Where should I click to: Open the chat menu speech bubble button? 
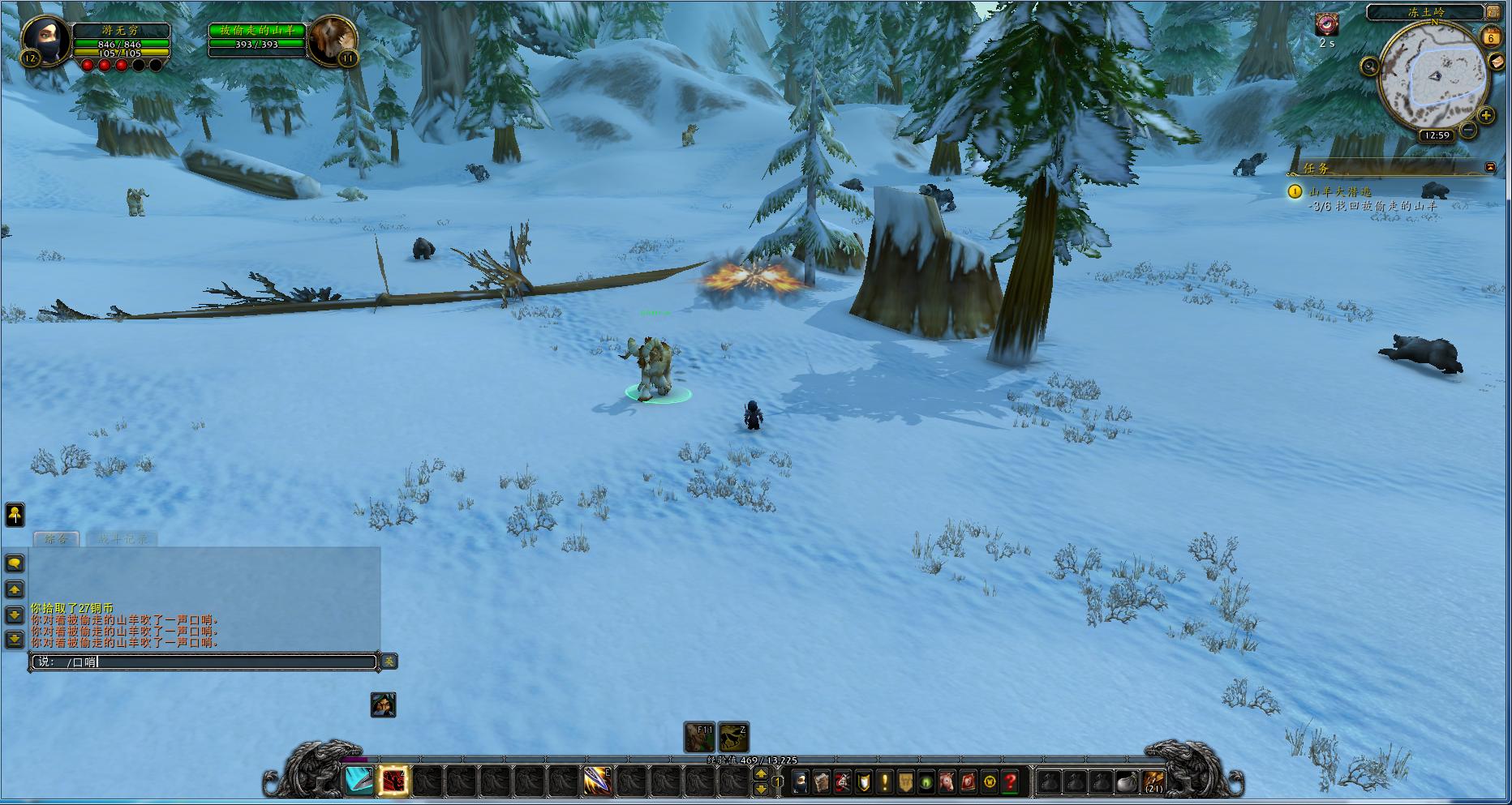pyautogui.click(x=15, y=563)
